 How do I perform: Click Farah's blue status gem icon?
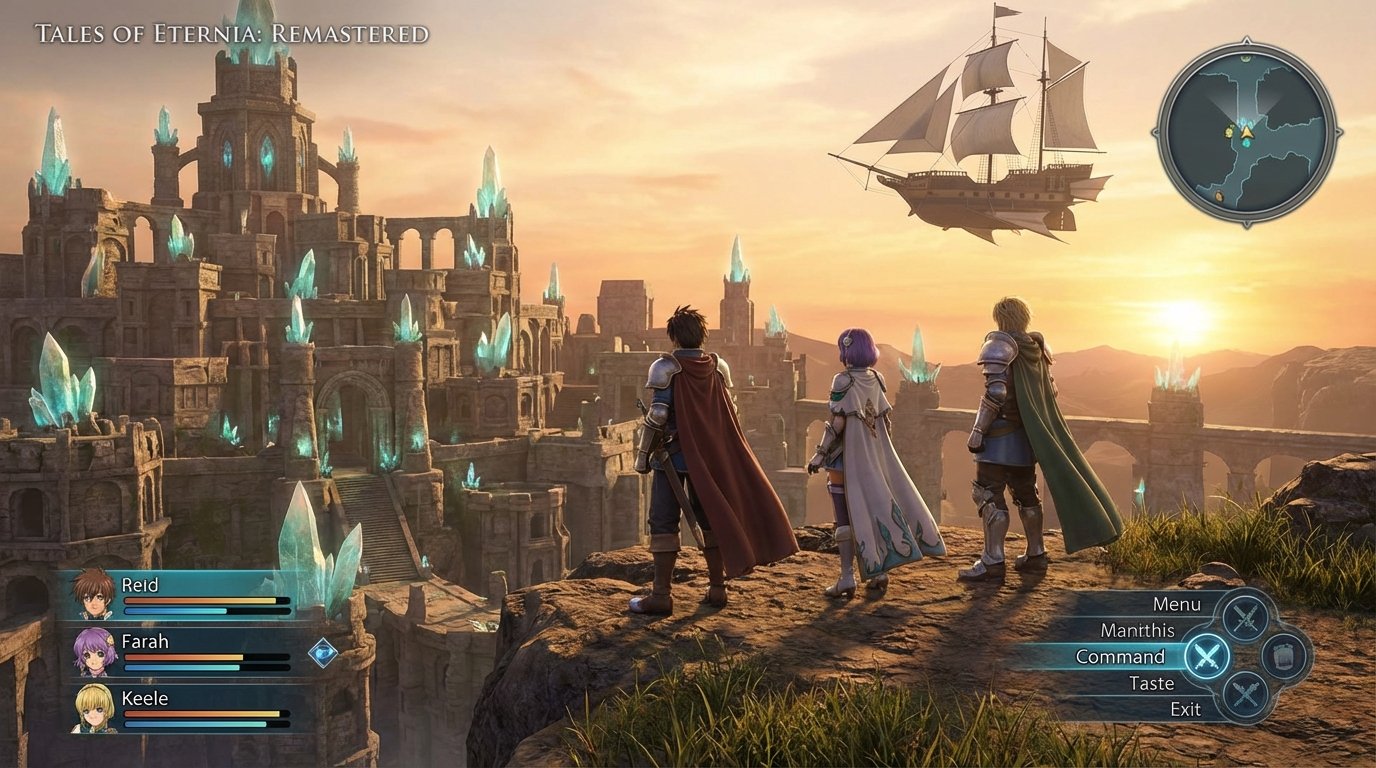(321, 653)
